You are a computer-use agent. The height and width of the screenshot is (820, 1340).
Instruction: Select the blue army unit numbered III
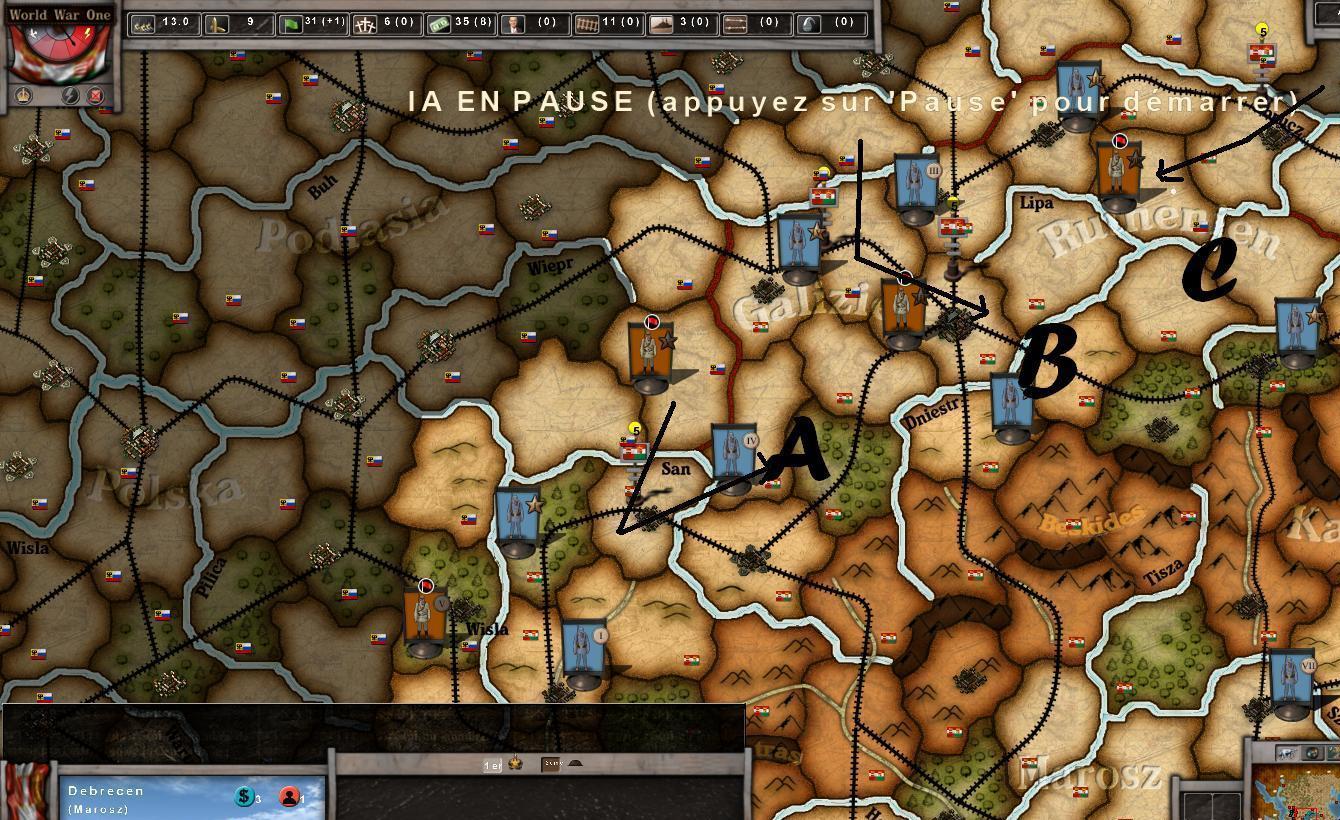916,187
